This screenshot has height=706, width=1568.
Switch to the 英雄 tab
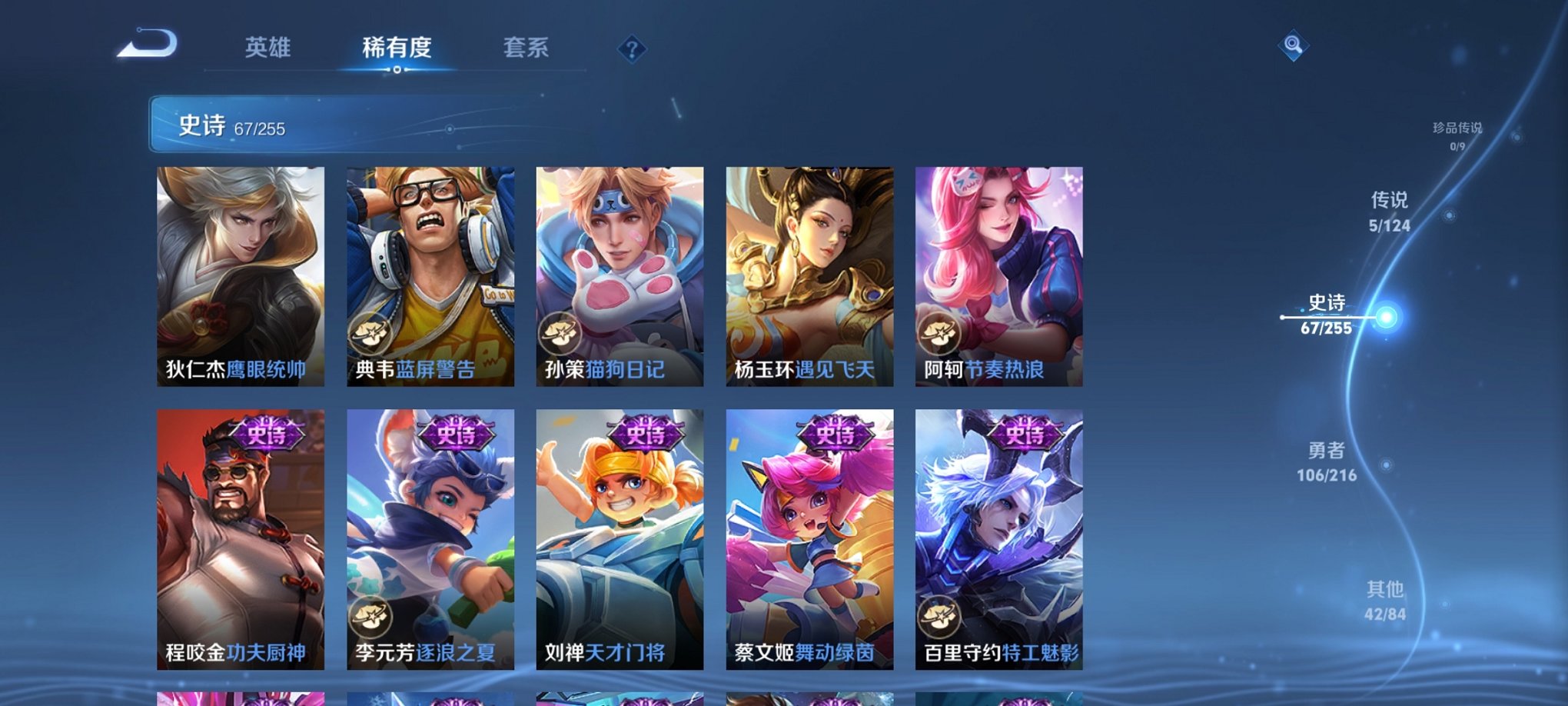click(267, 48)
